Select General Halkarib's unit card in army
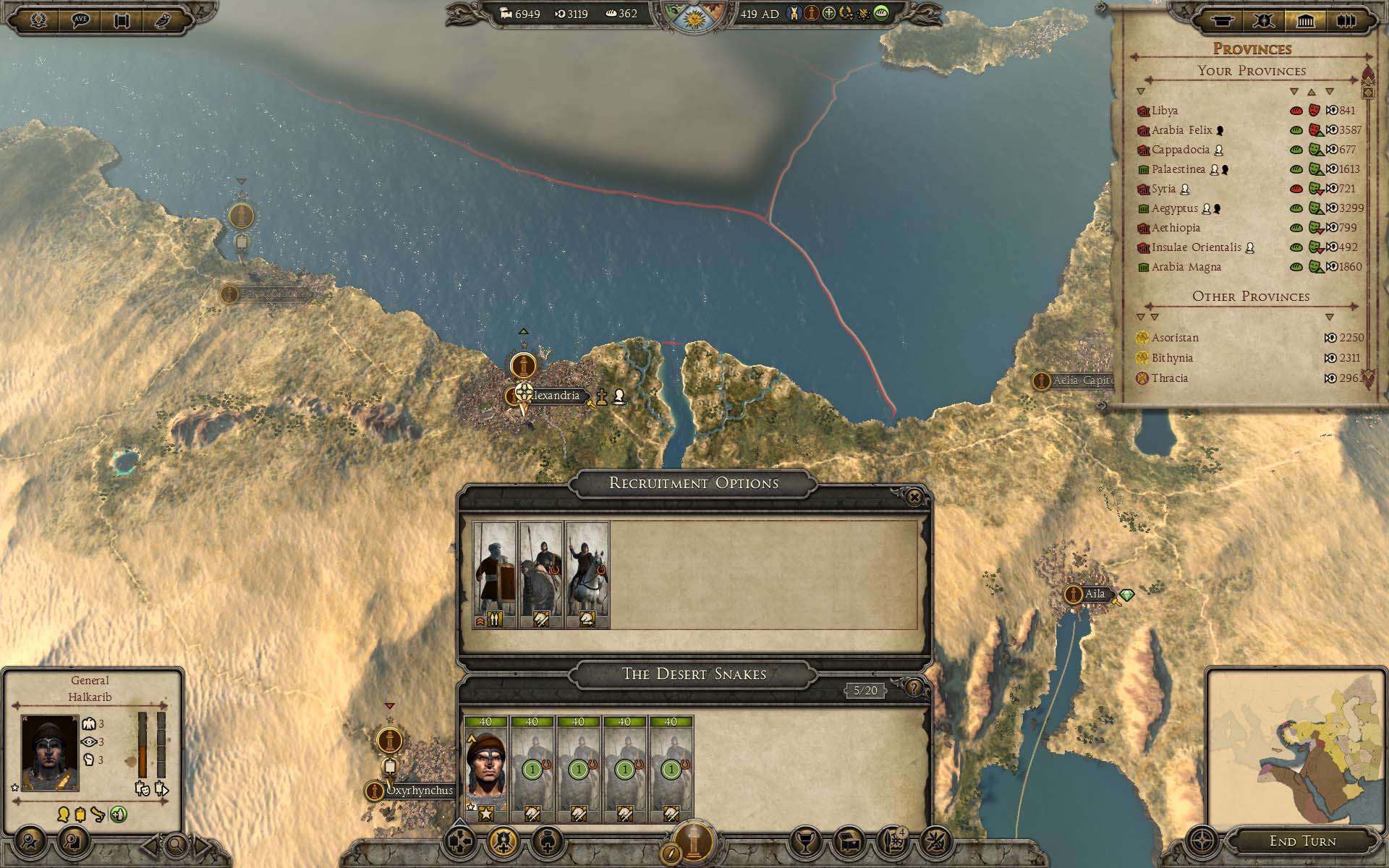Image resolution: width=1389 pixels, height=868 pixels. pos(485,769)
